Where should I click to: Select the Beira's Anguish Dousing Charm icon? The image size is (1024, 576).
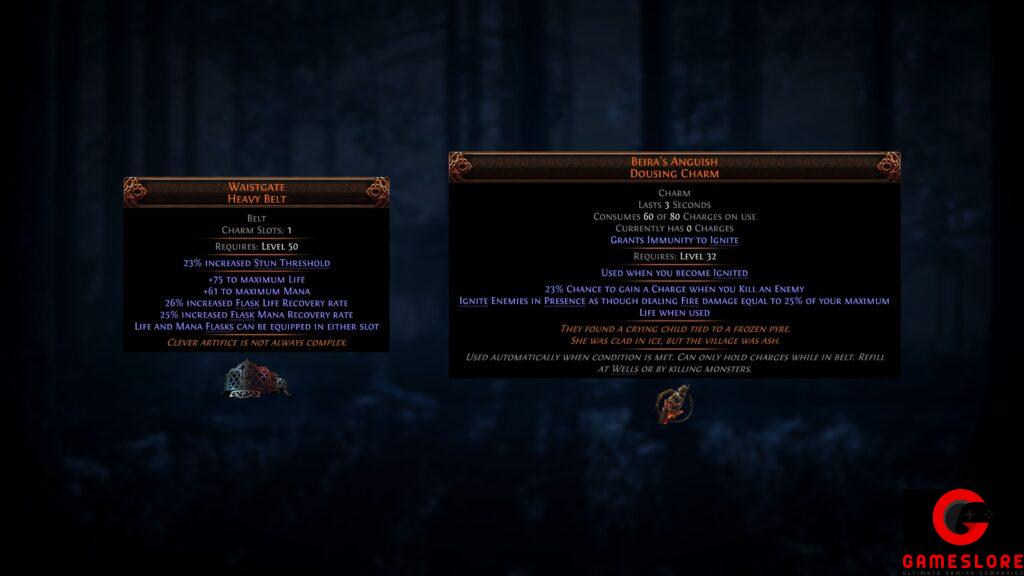[672, 403]
